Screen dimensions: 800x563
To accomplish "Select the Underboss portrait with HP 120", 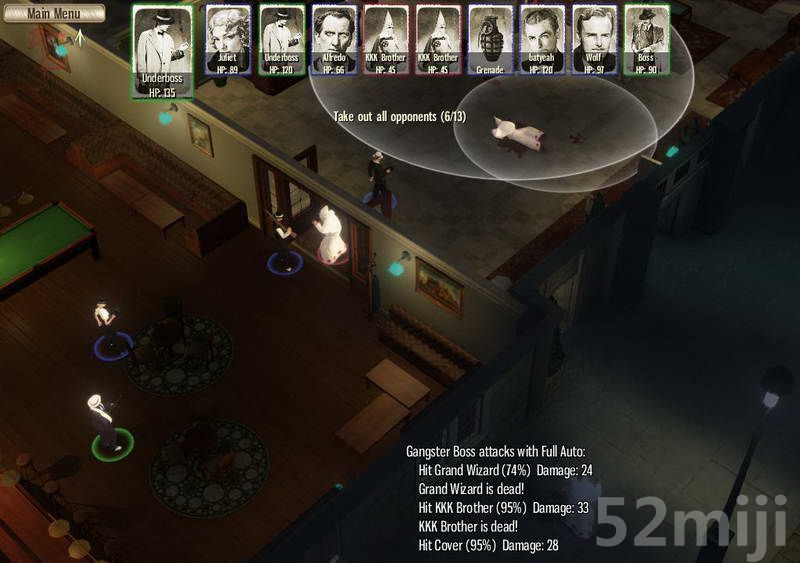I will pyautogui.click(x=281, y=38).
